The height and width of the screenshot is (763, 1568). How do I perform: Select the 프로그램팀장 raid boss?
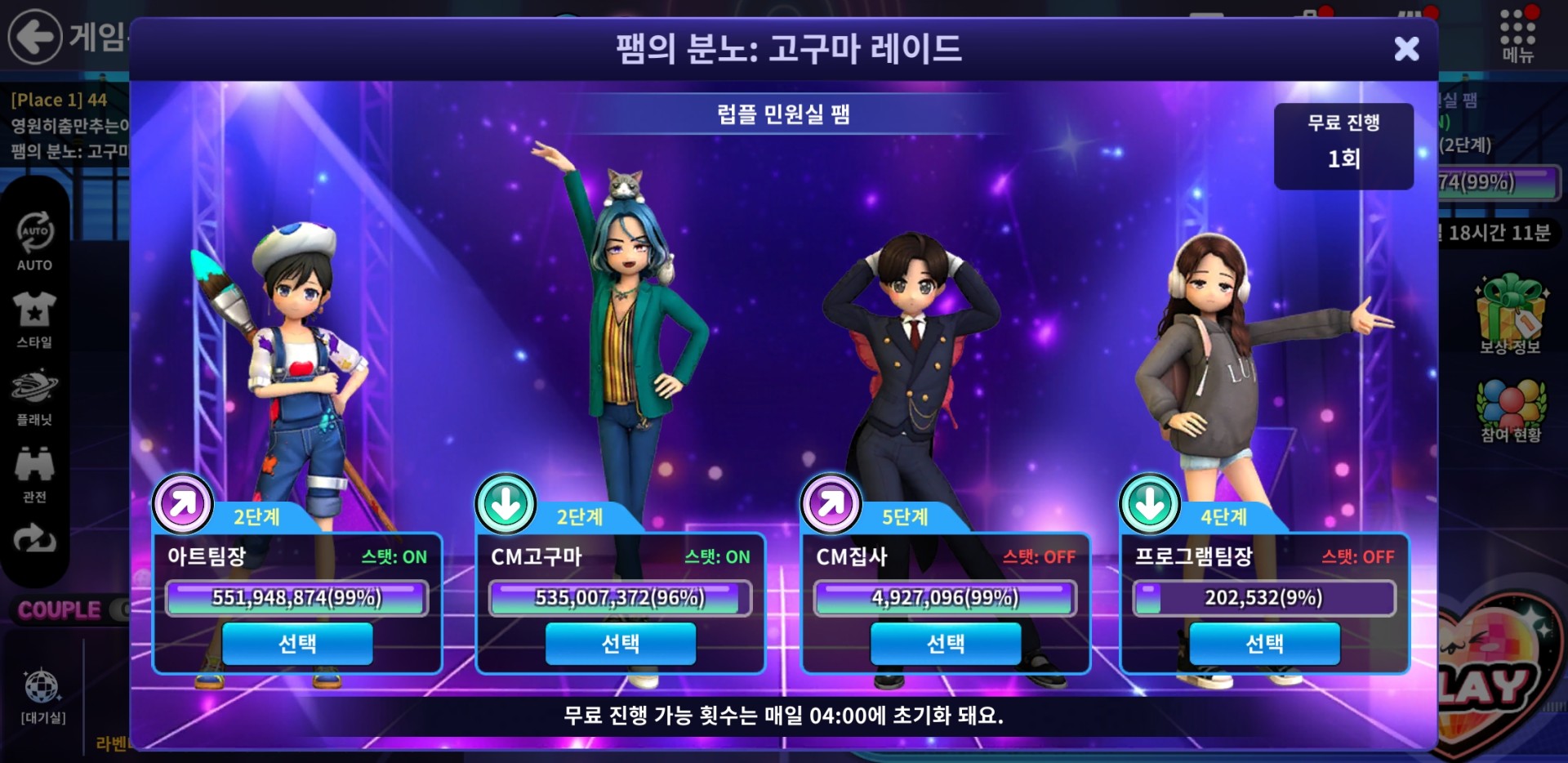[x=1264, y=644]
